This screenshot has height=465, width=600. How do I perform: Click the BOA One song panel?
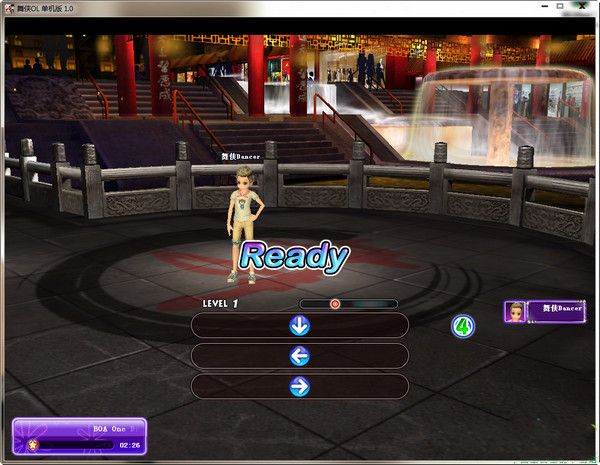pyautogui.click(x=79, y=436)
